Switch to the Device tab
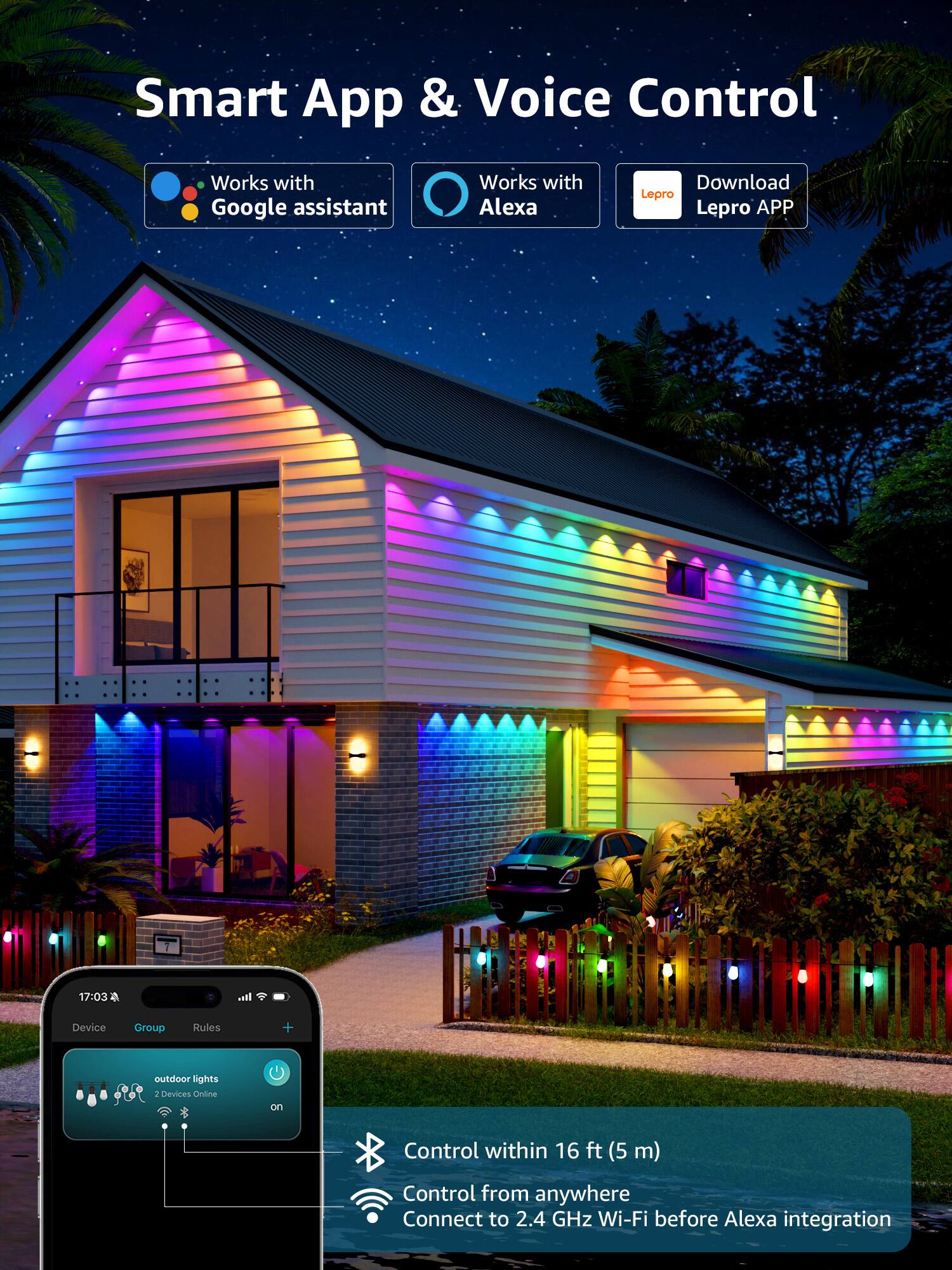Image resolution: width=952 pixels, height=1270 pixels. point(89,1027)
